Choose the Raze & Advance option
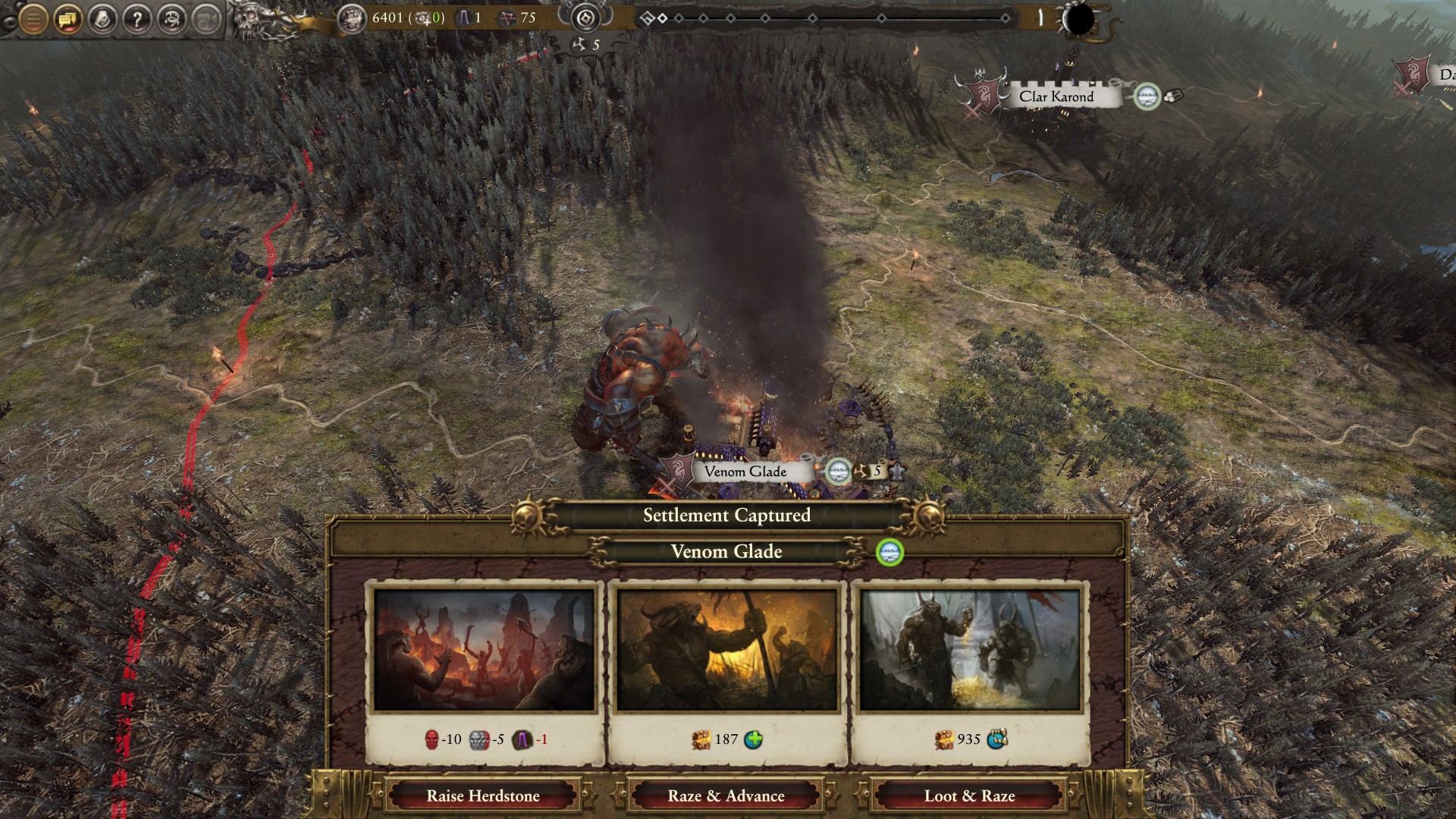The height and width of the screenshot is (819, 1456). tap(726, 796)
